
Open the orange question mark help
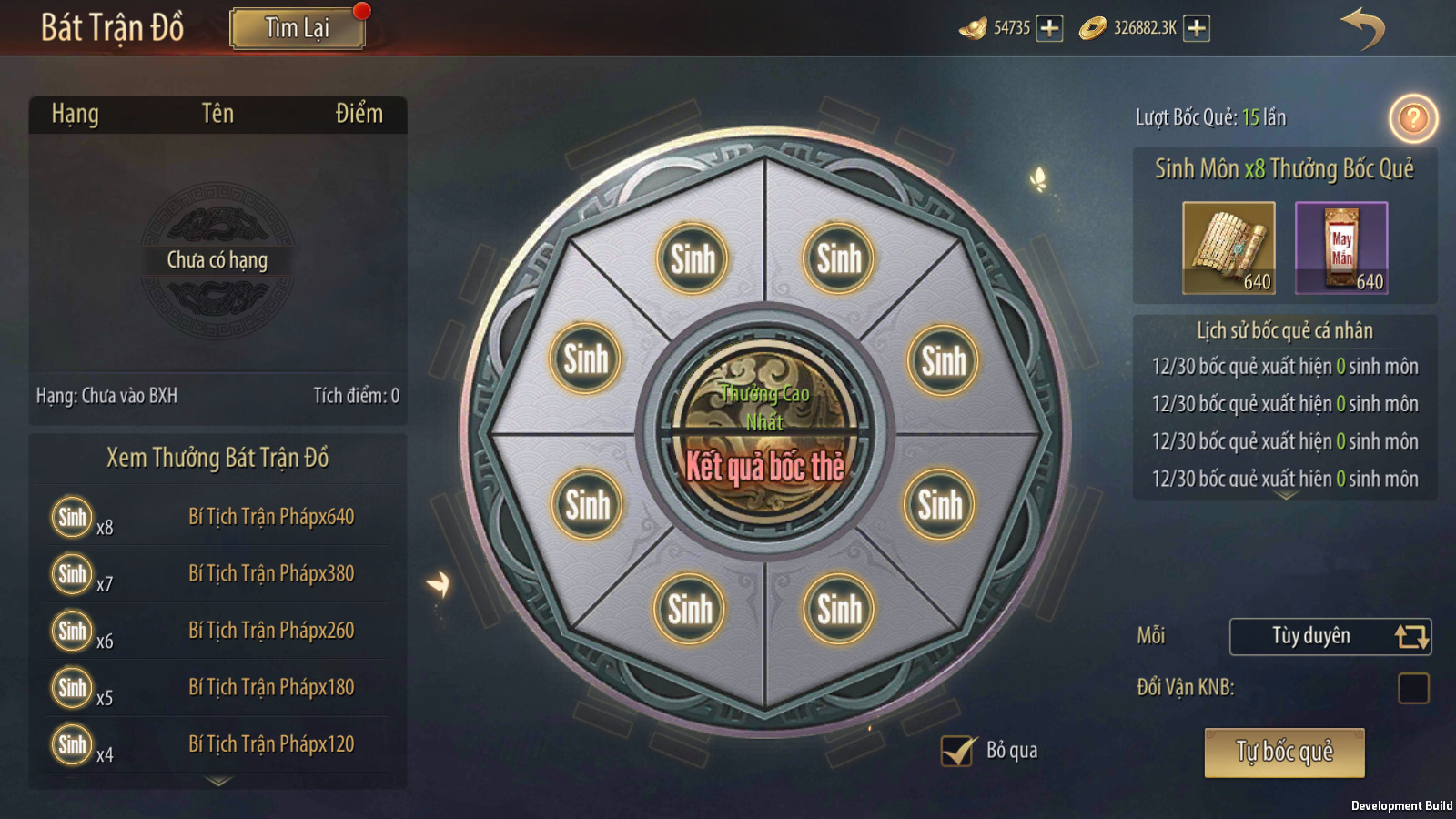pos(1412,118)
